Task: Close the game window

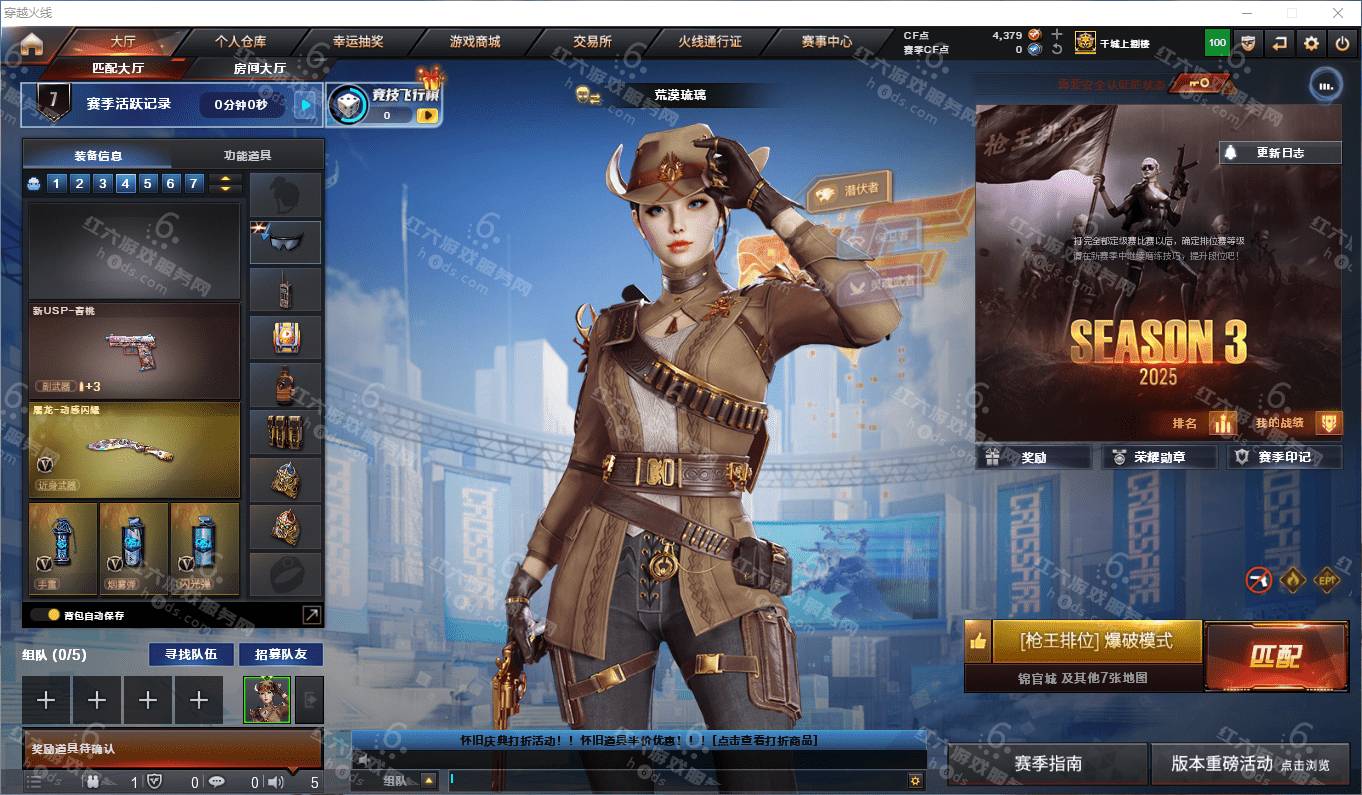Action: pyautogui.click(x=1338, y=13)
